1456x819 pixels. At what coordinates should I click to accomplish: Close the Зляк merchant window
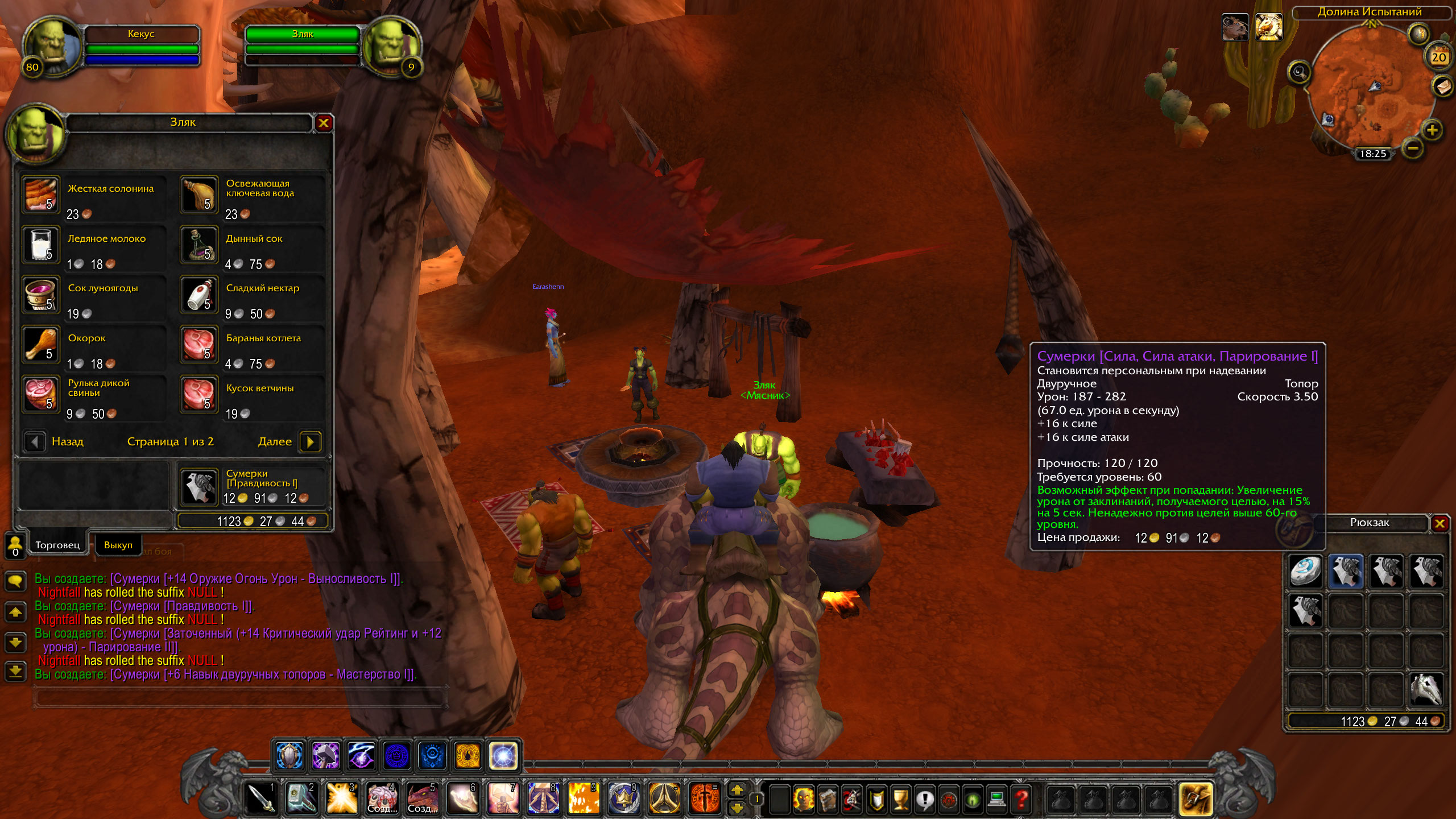(x=324, y=123)
